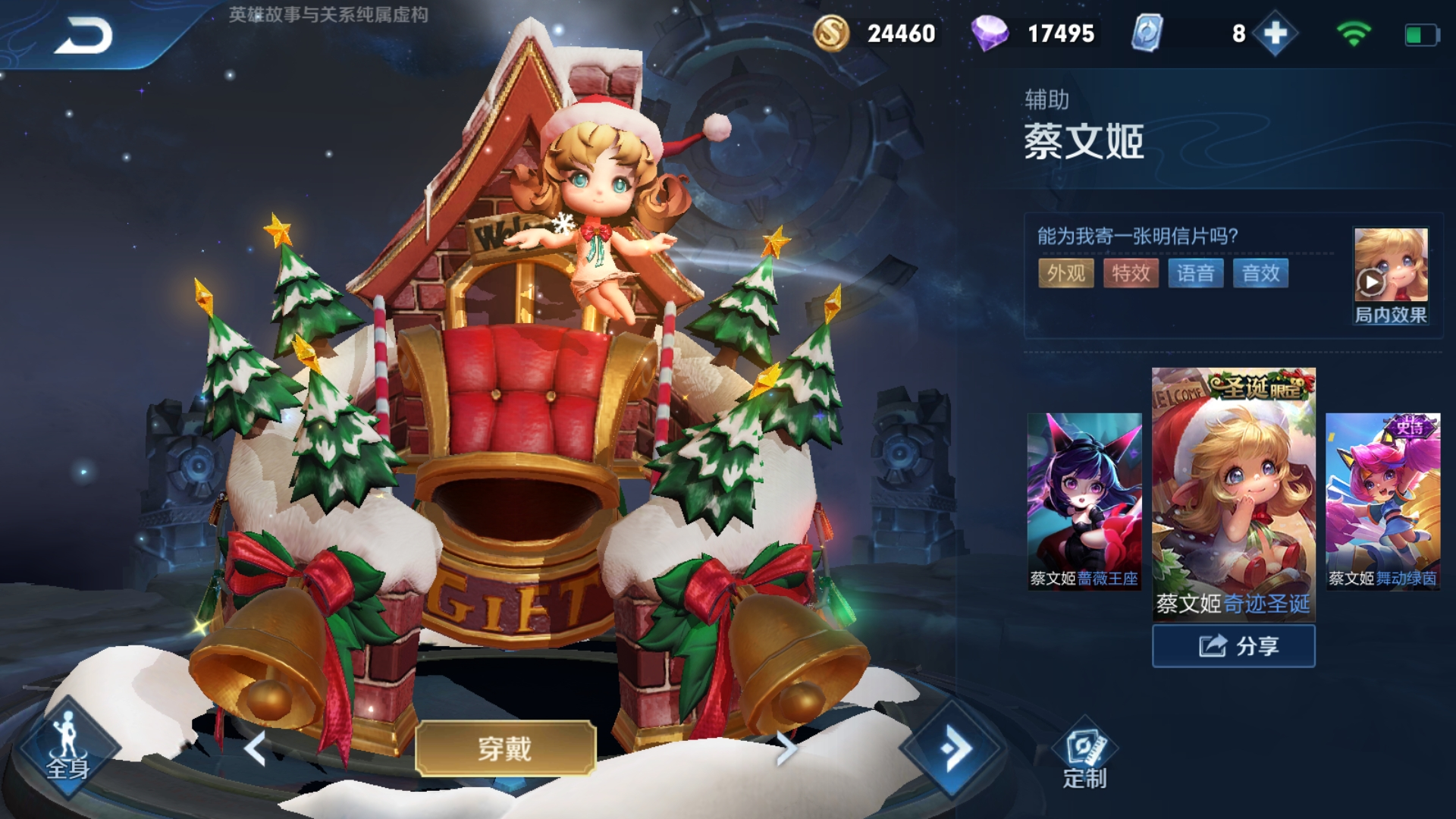Tap the gold coin currency icon

click(831, 33)
